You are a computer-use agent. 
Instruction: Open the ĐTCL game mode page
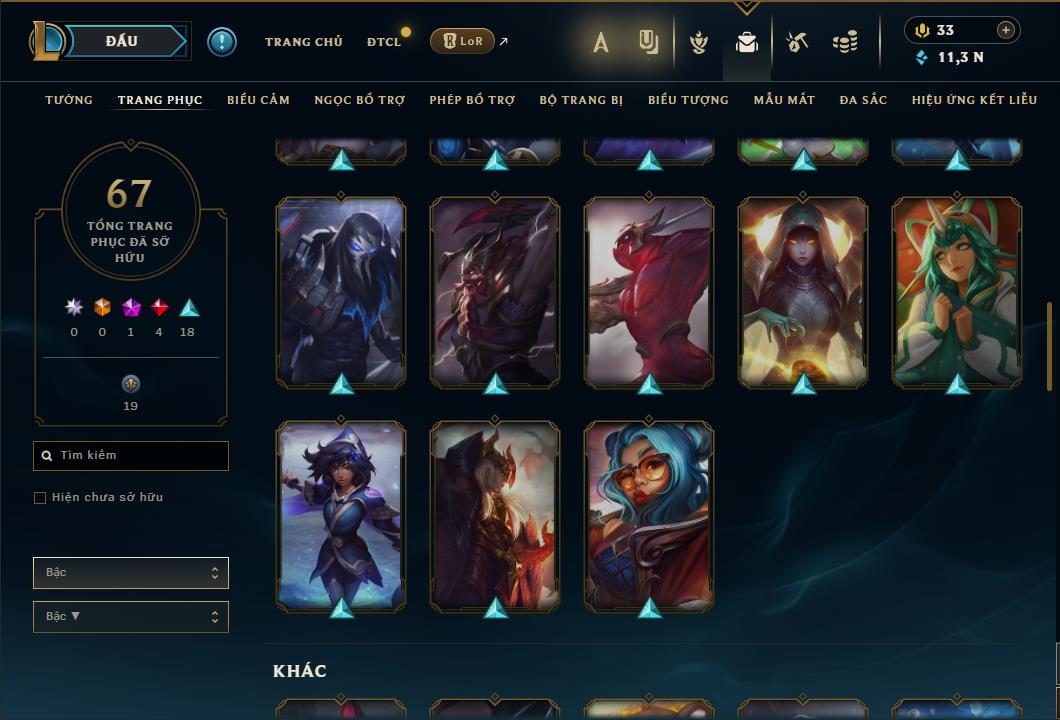(384, 42)
